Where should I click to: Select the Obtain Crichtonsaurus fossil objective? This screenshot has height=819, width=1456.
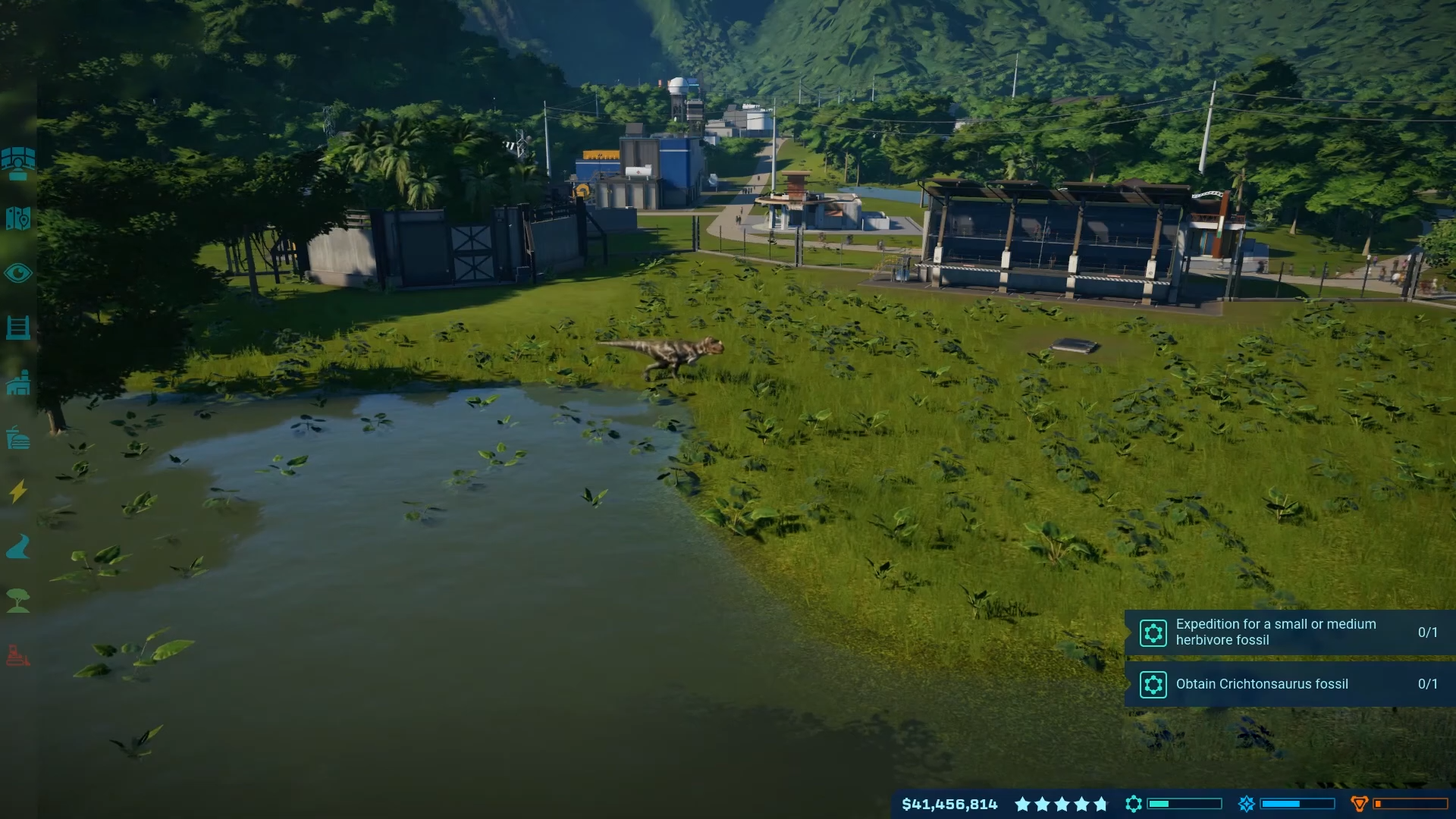[1289, 684]
